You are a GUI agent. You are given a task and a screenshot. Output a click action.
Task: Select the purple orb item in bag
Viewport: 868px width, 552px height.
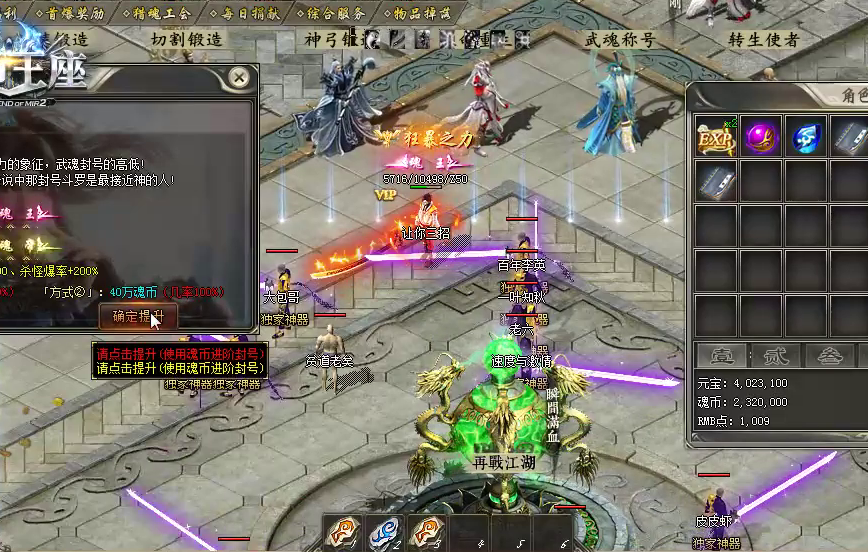click(761, 136)
